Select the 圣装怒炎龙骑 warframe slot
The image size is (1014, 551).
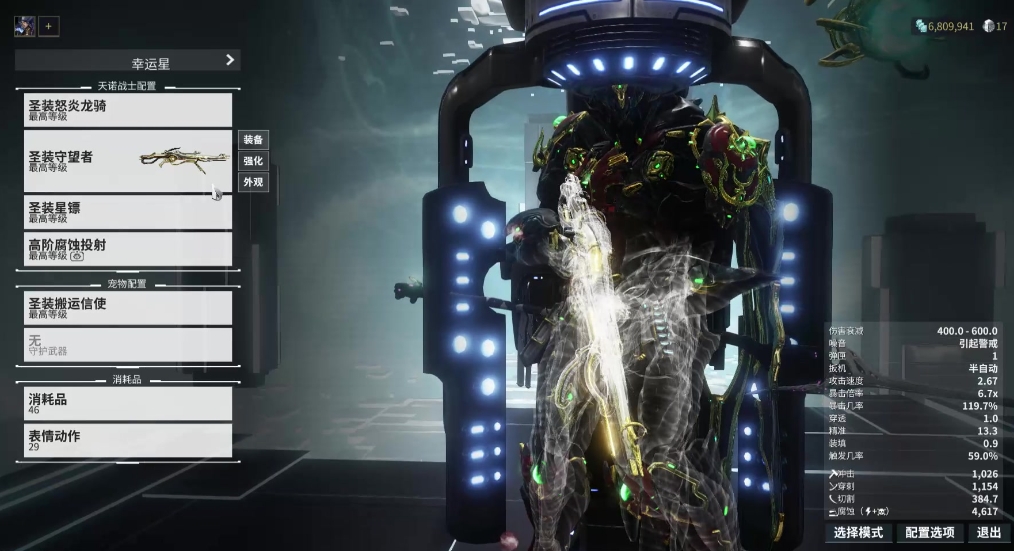[x=127, y=110]
